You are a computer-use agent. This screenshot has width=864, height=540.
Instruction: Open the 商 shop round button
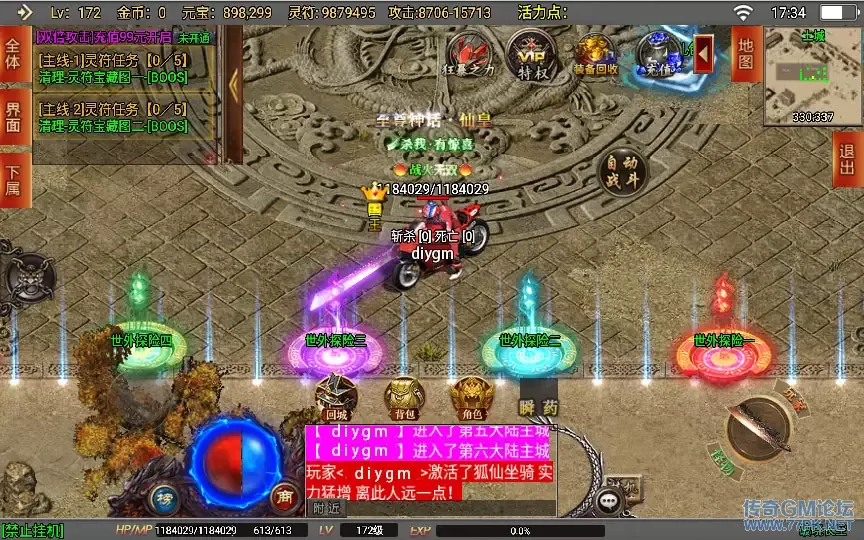pyautogui.click(x=283, y=496)
